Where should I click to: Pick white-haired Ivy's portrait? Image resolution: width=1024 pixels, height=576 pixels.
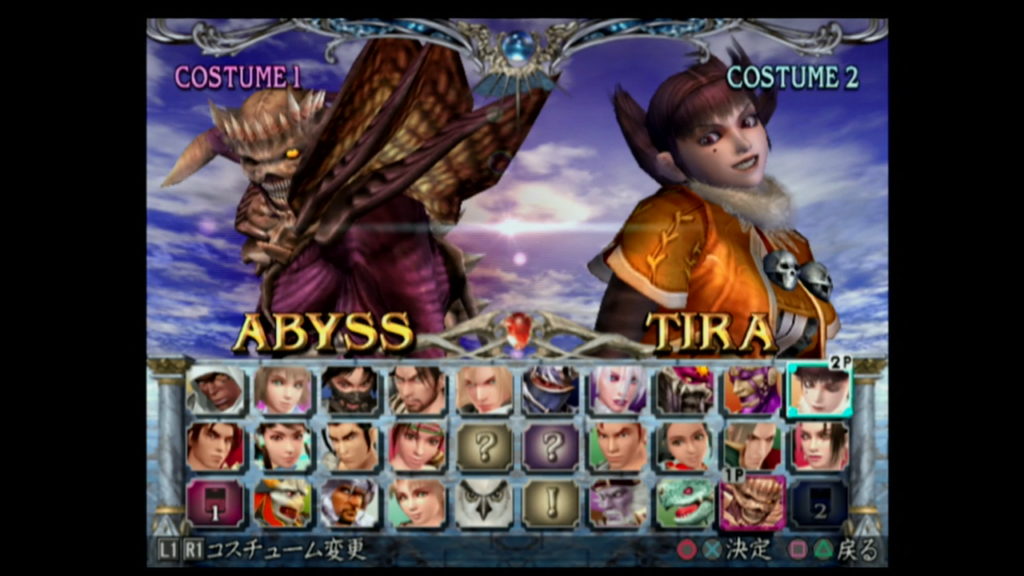coord(618,390)
